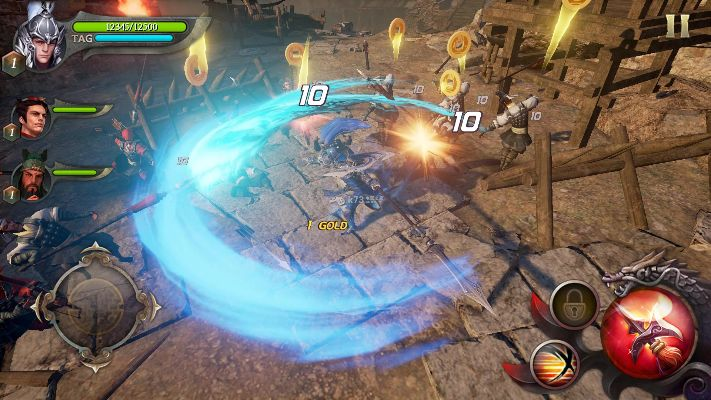711x400 pixels.
Task: Tap the virtual movement joystick
Action: tap(97, 296)
